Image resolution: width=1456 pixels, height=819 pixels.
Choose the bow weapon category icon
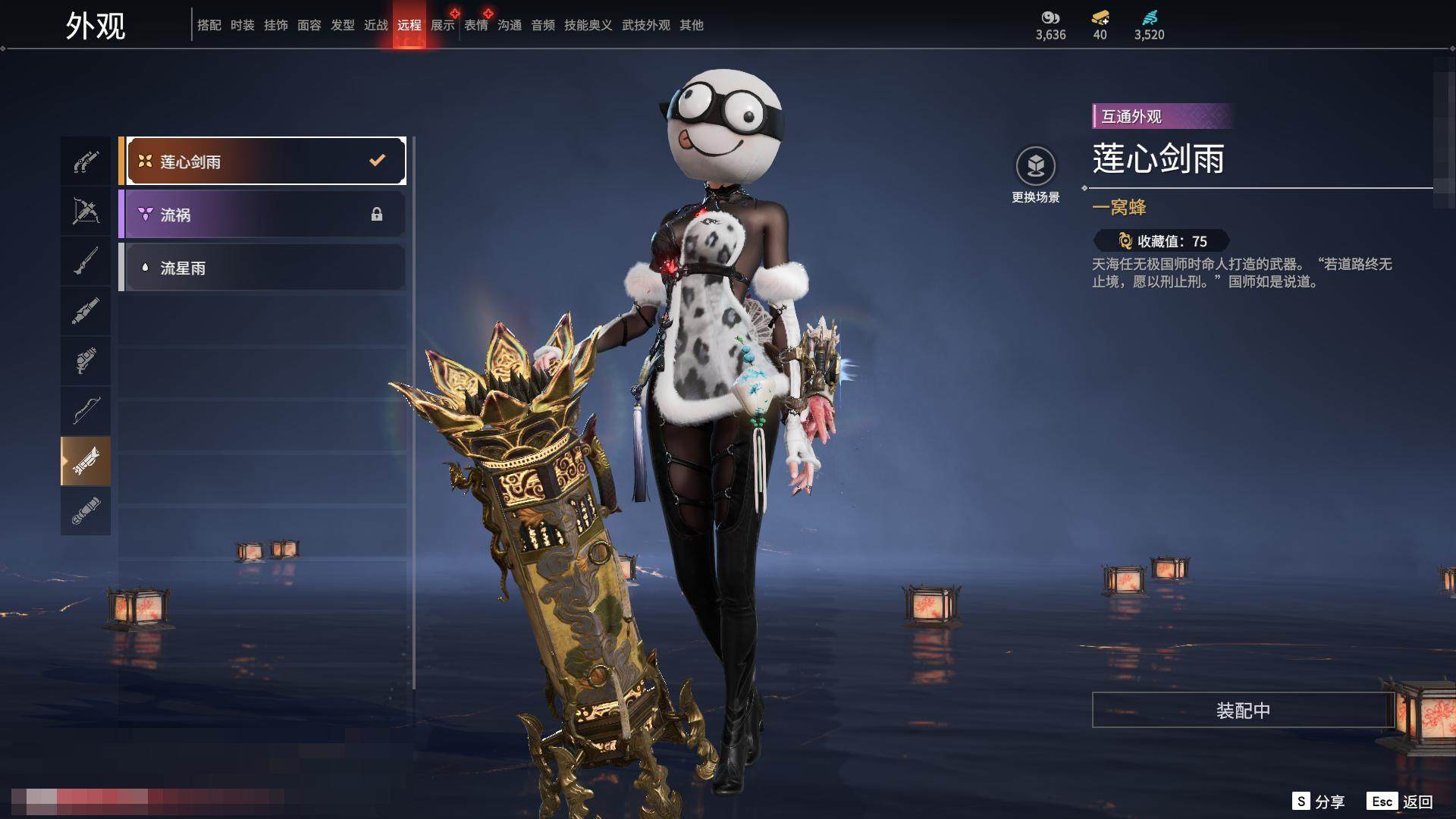coord(86,410)
